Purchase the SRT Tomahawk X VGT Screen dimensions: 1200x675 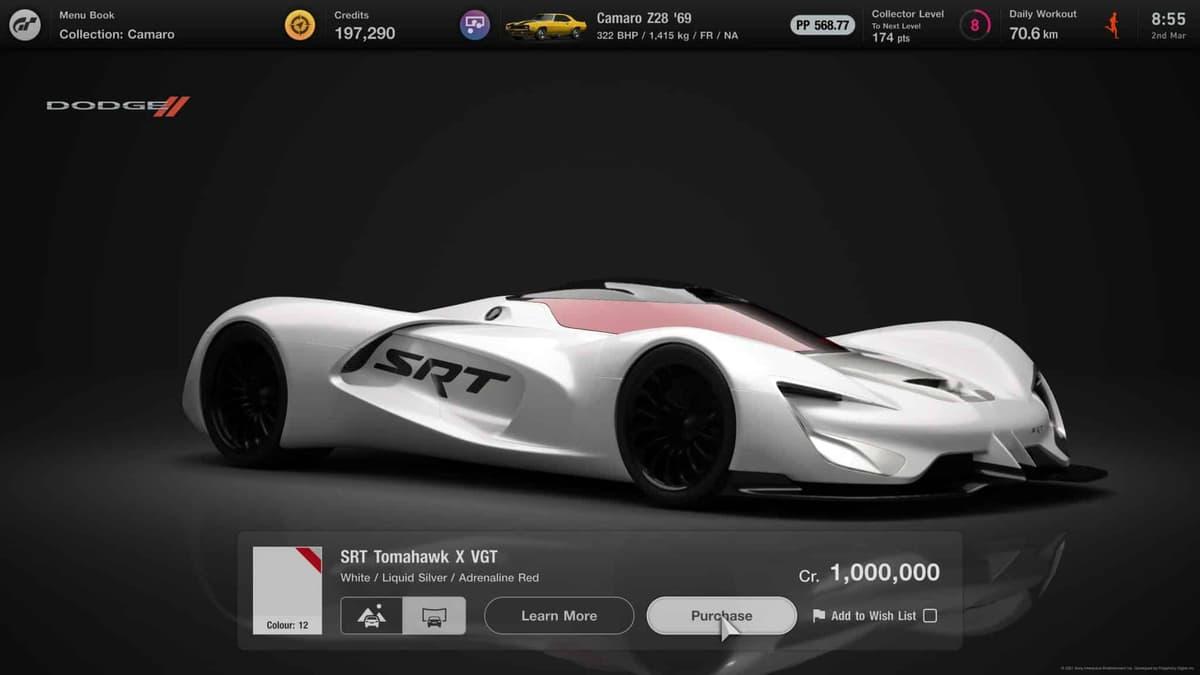(721, 616)
